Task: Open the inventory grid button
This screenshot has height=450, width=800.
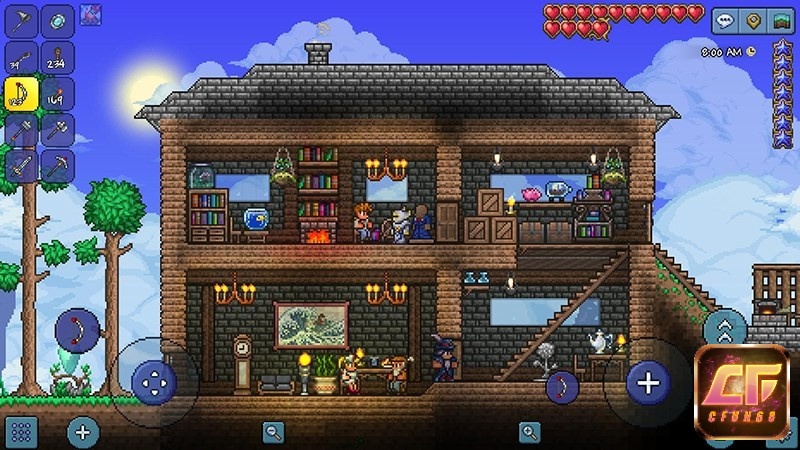Action: coord(22,432)
